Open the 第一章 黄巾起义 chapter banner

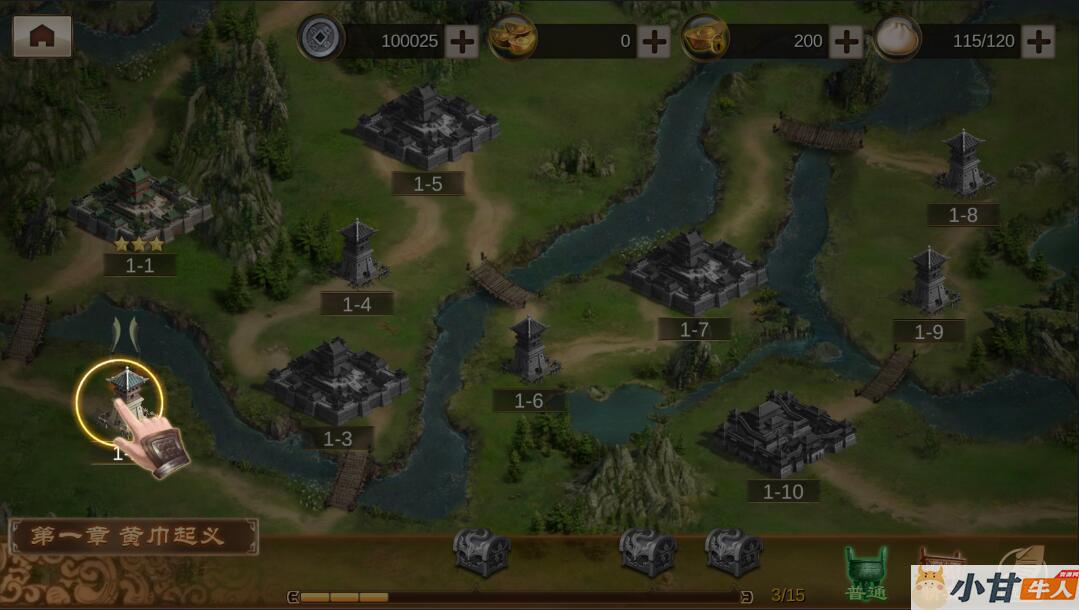133,537
